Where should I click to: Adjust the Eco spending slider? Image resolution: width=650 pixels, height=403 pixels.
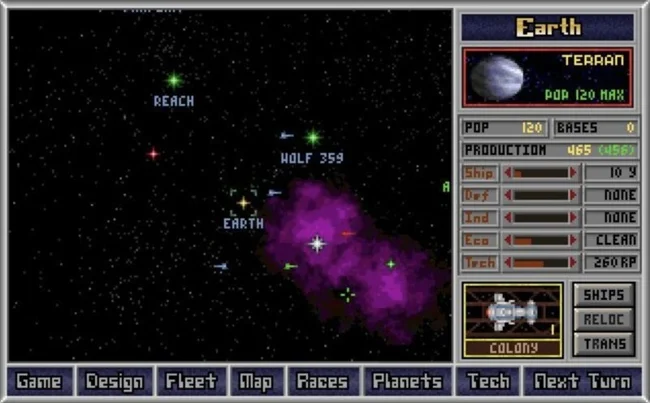[544, 240]
